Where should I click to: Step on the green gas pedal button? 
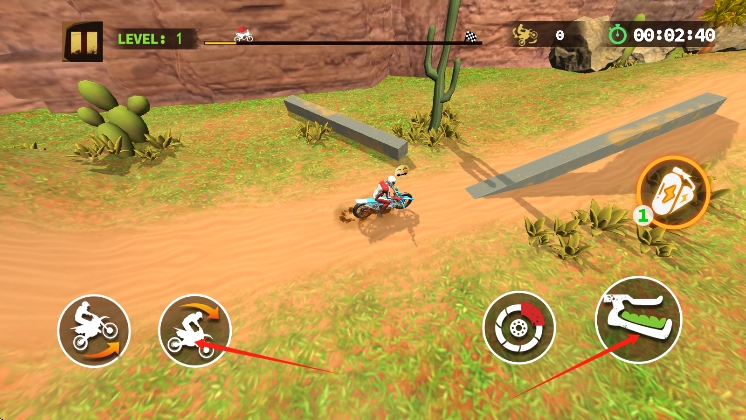(x=637, y=319)
